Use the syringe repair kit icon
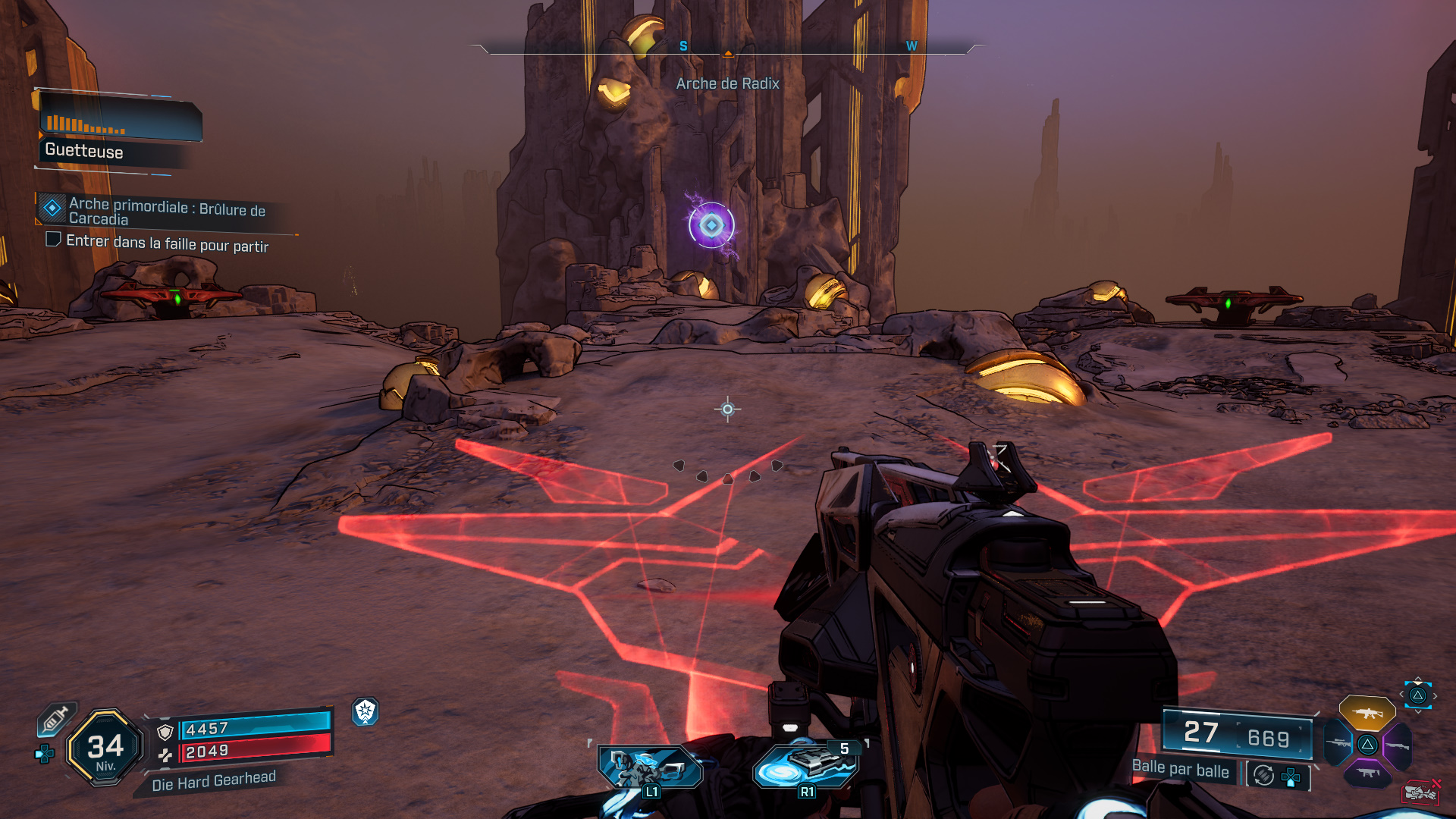 (56, 718)
